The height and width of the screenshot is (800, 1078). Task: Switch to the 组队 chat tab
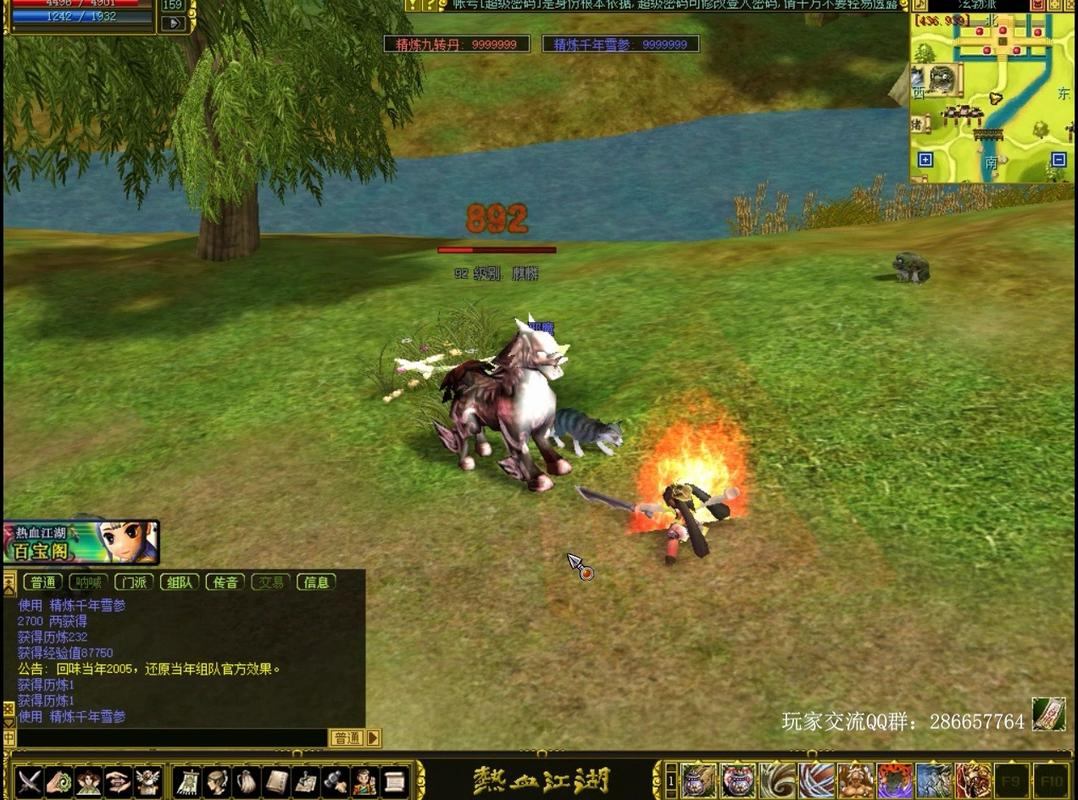tap(180, 582)
